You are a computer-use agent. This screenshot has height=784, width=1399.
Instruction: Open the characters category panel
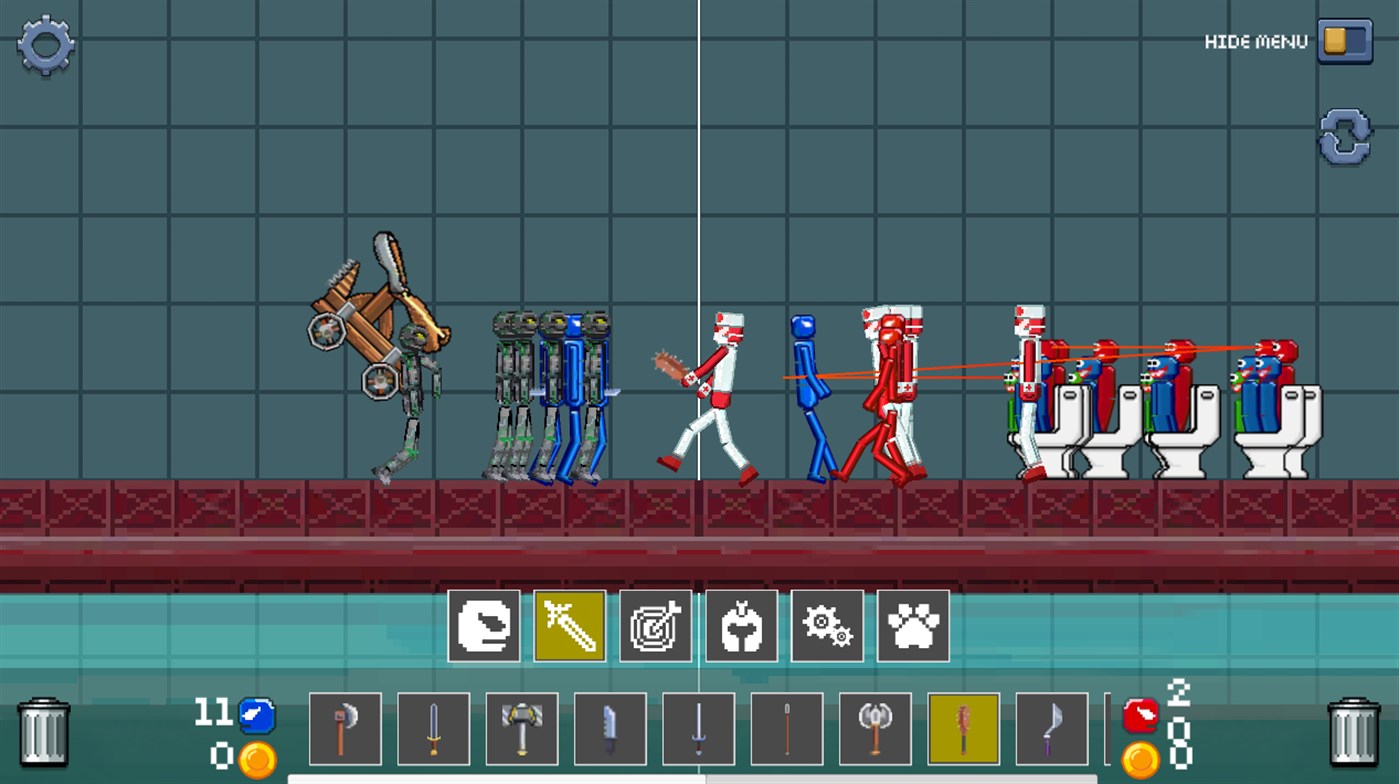483,628
